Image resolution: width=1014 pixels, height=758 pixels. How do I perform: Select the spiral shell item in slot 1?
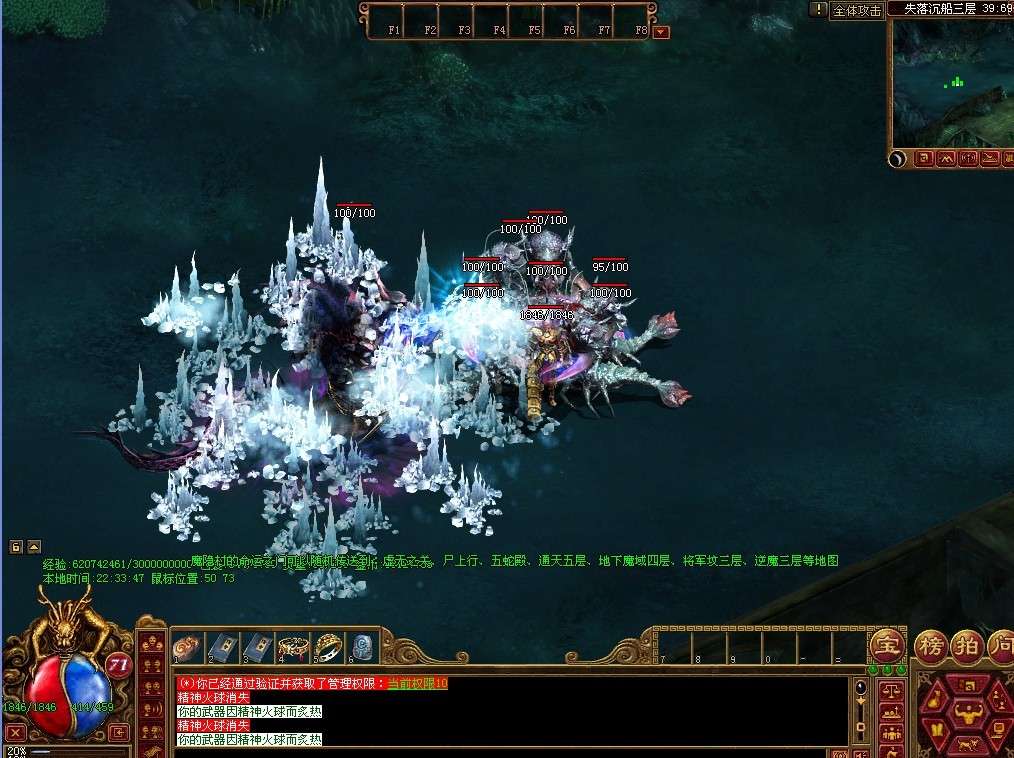coord(185,646)
